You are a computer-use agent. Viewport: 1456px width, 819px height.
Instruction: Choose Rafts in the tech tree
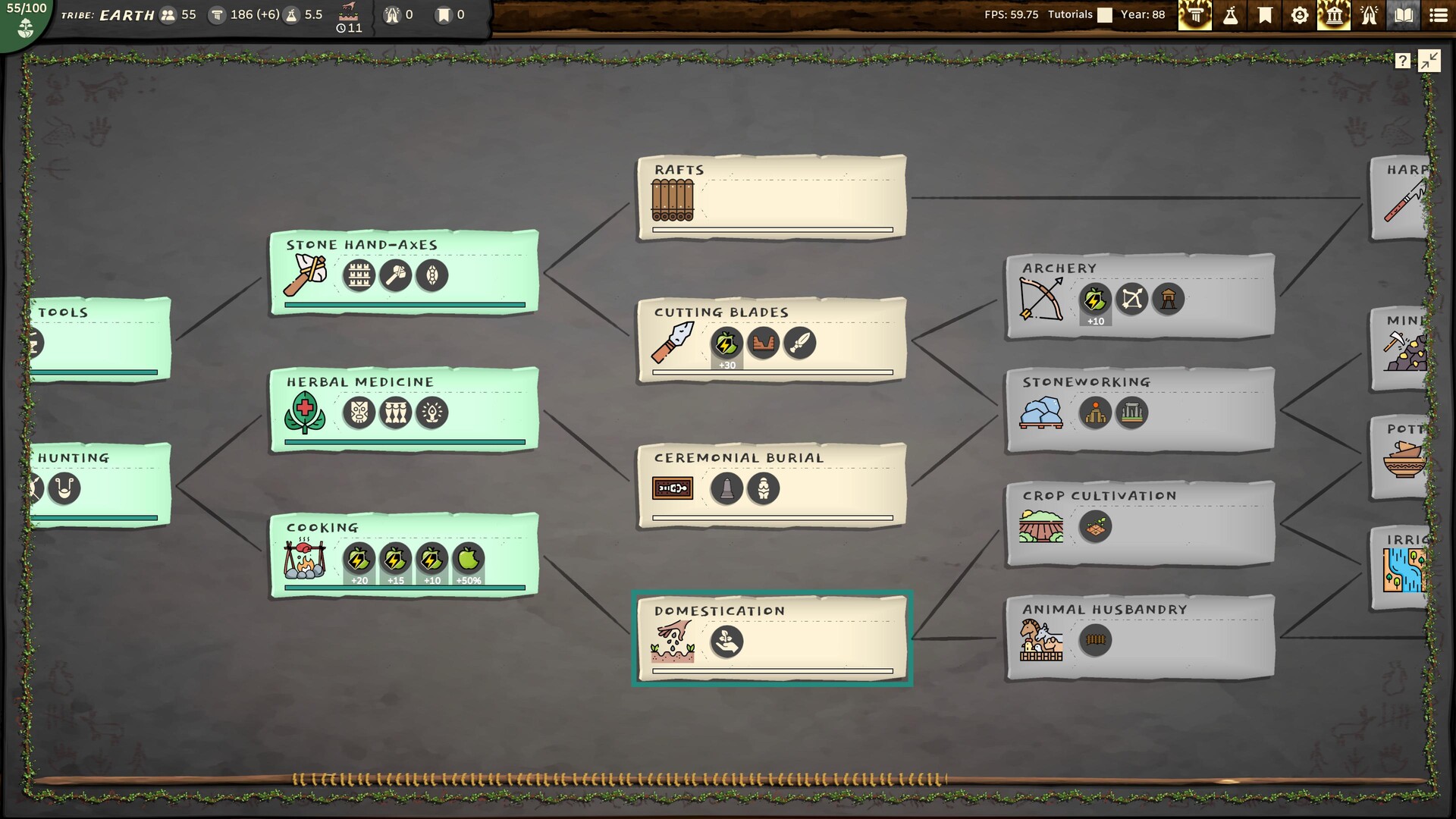click(x=772, y=197)
